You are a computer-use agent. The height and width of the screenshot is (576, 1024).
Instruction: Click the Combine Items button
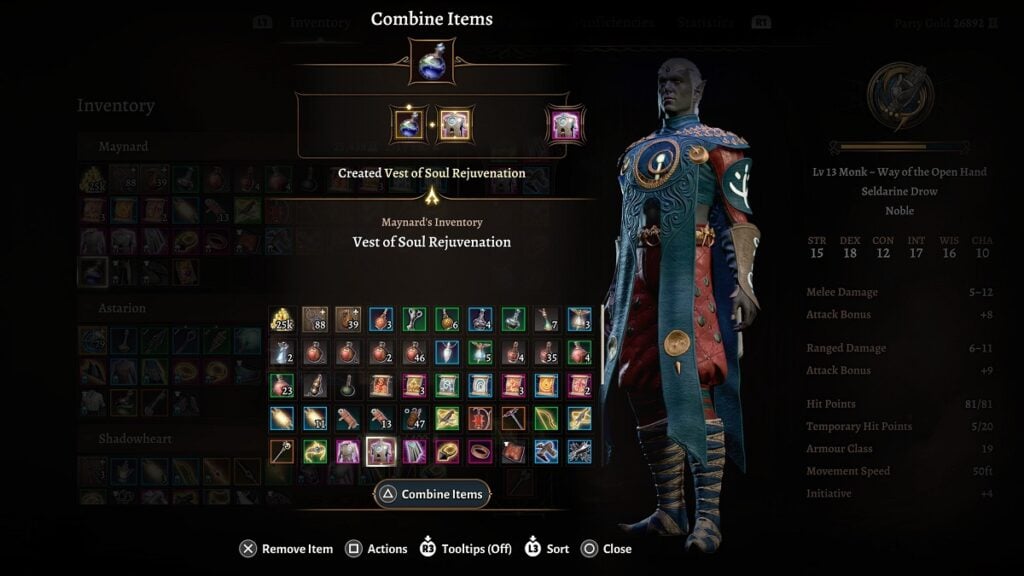coord(432,494)
